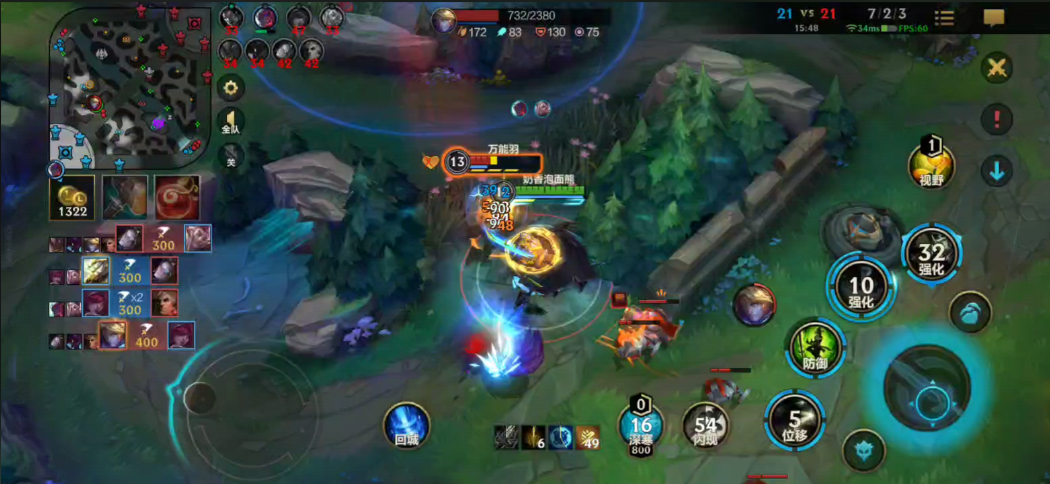Image resolution: width=1050 pixels, height=484 pixels.
Task: Open the scoreboard list icon
Action: (x=944, y=18)
